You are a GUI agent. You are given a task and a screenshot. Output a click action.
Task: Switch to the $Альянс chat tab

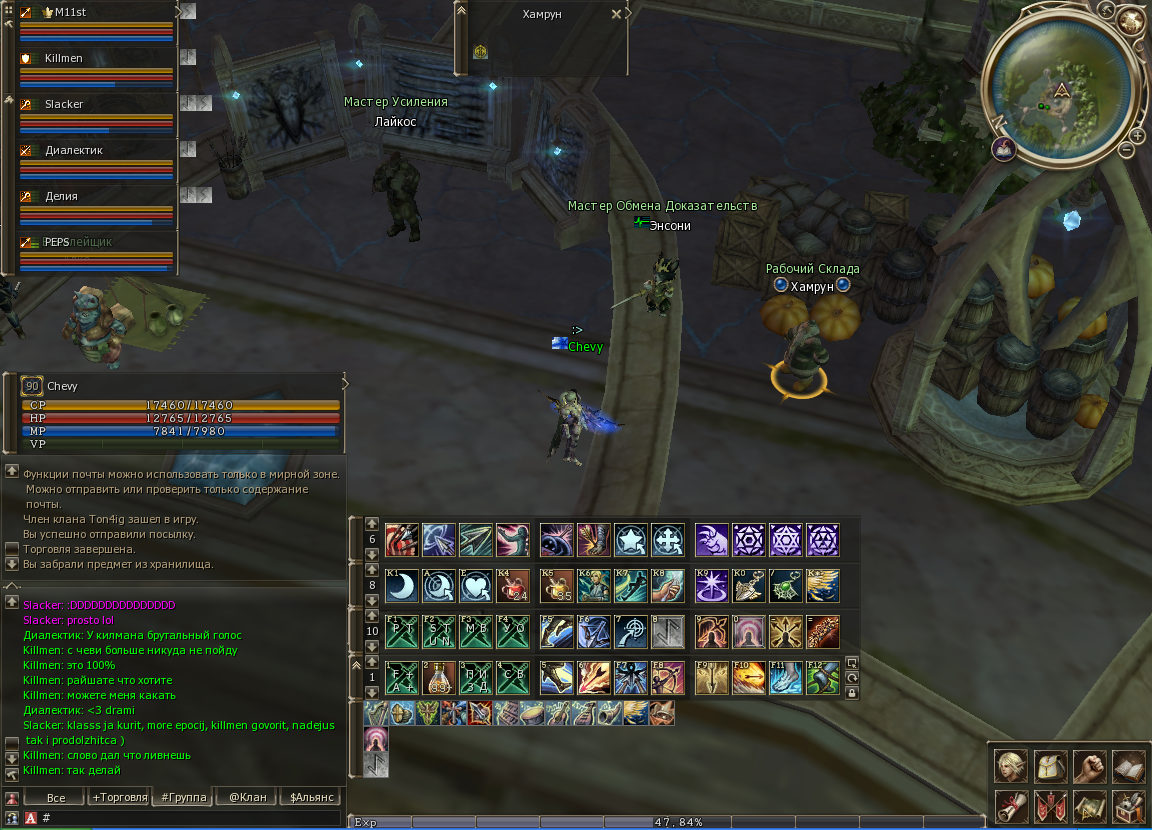(310, 797)
